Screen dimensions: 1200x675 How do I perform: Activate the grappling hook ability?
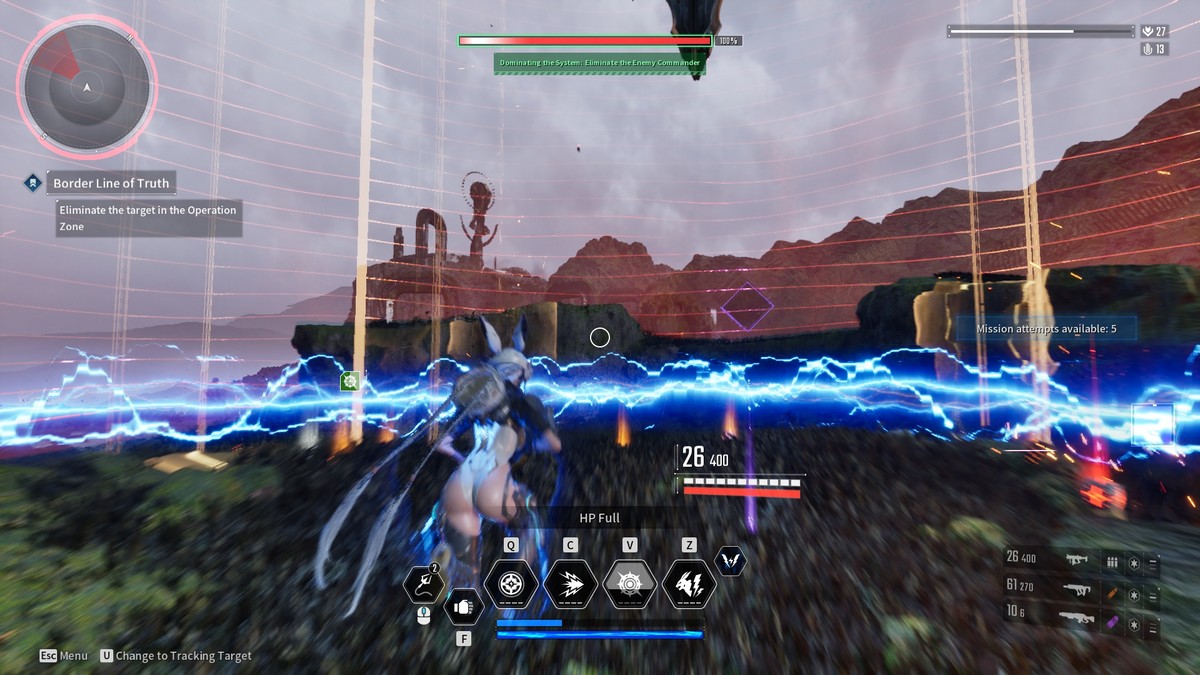422,585
